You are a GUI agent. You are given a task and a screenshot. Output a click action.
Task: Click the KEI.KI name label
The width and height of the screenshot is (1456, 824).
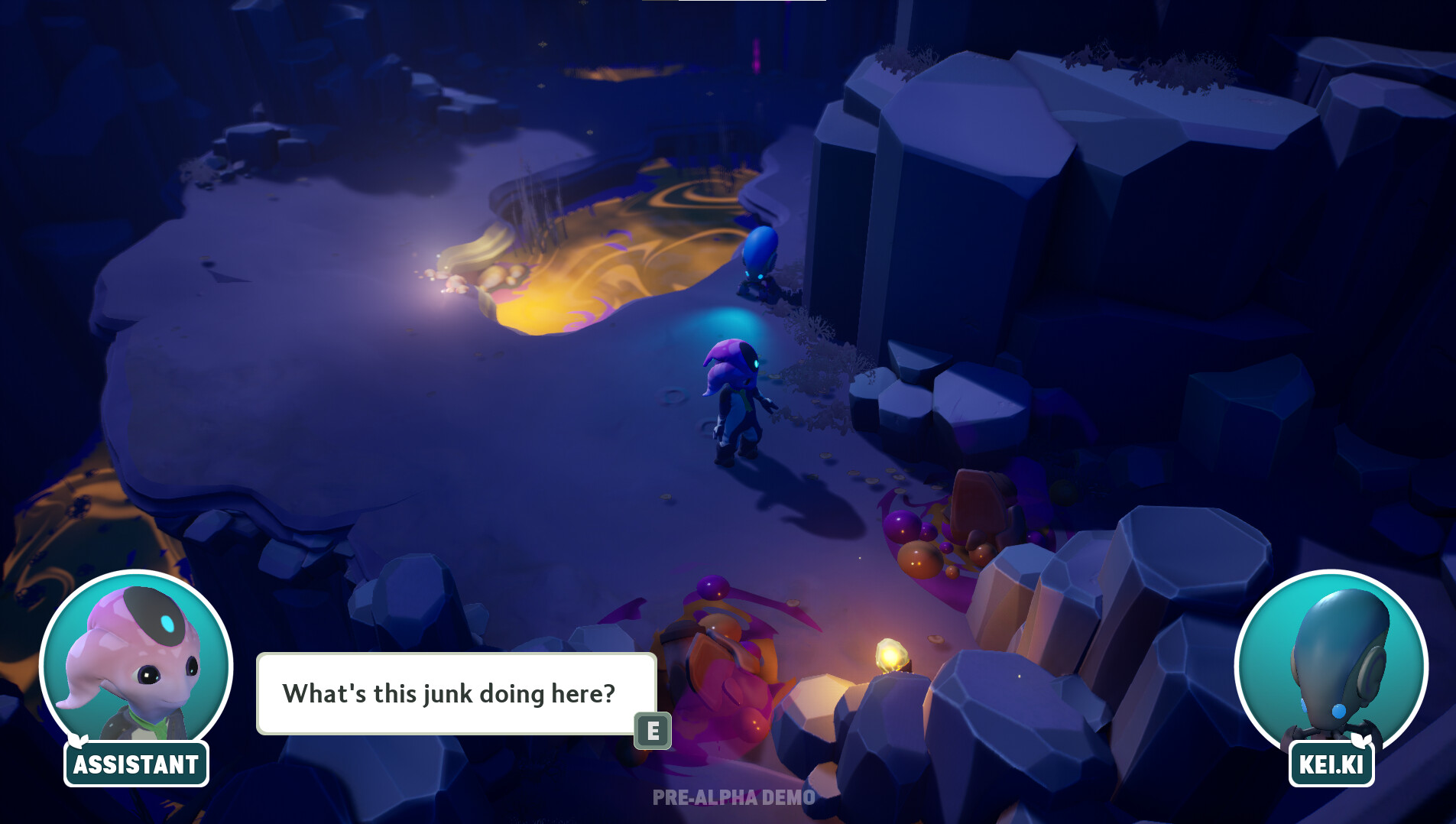[x=1331, y=762]
